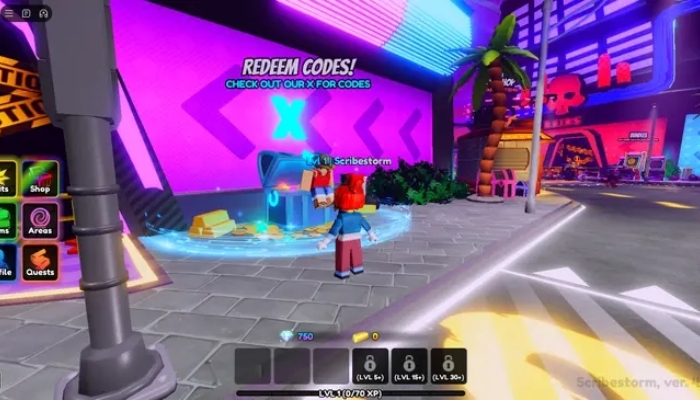Select the locked LVL 30+ hotbar slot
Image resolution: width=700 pixels, height=400 pixels.
(448, 367)
